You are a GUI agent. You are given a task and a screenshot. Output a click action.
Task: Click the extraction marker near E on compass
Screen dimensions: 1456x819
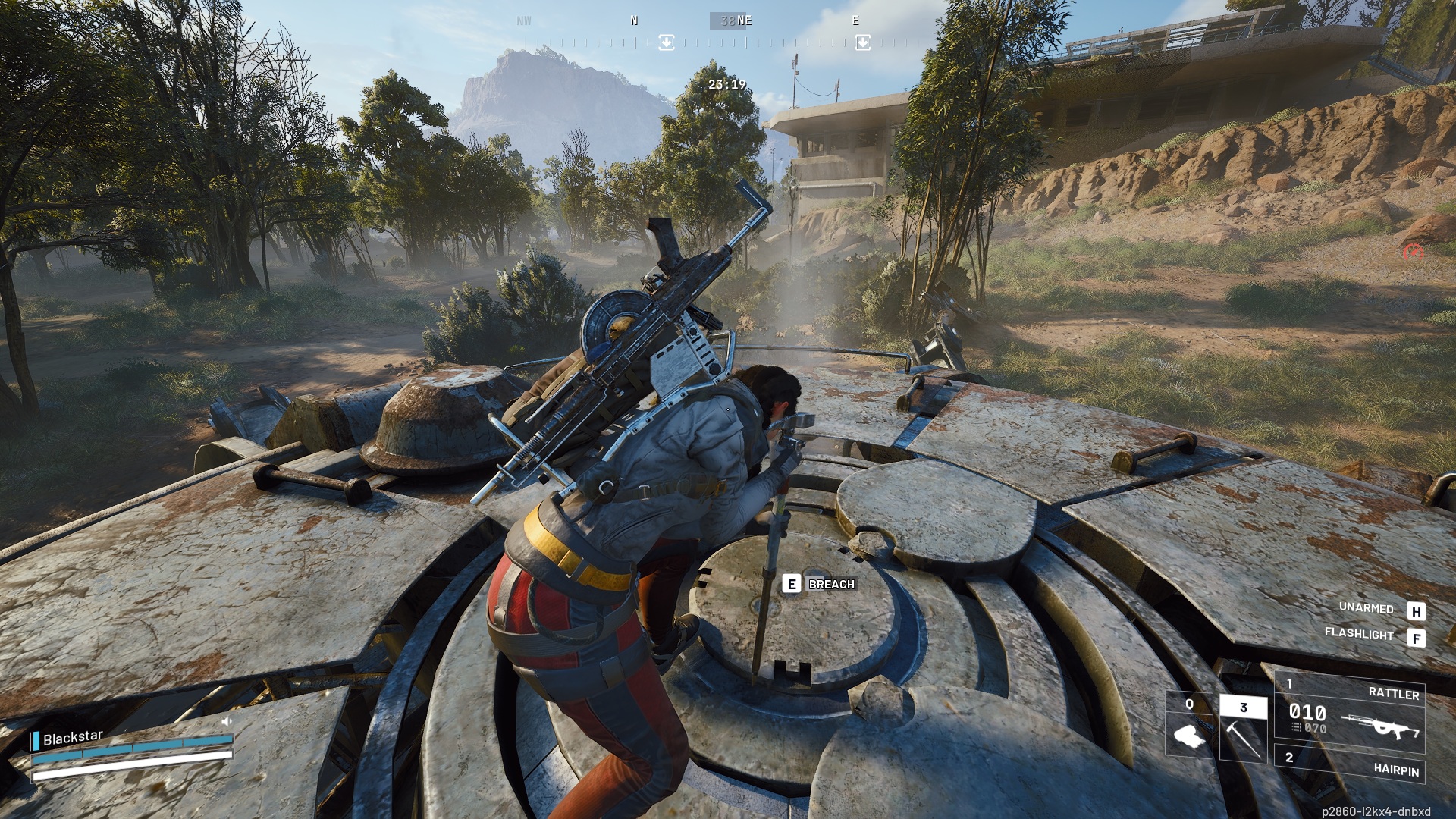click(x=862, y=42)
